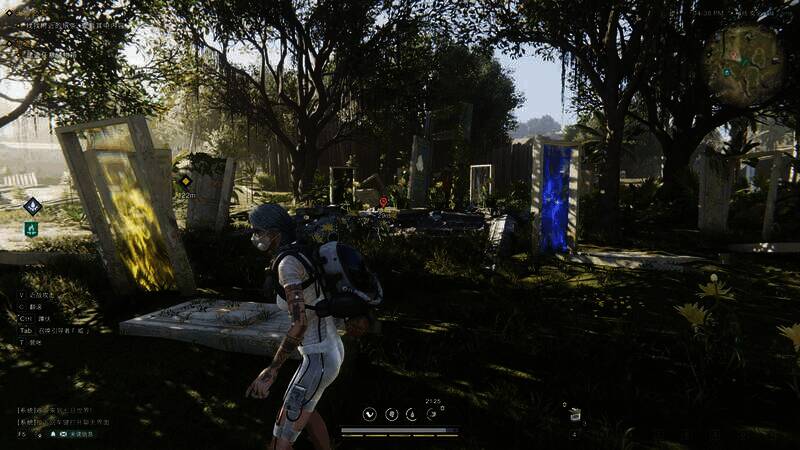
Task: Click the yellow diamond waypoint marker
Action: (185, 181)
